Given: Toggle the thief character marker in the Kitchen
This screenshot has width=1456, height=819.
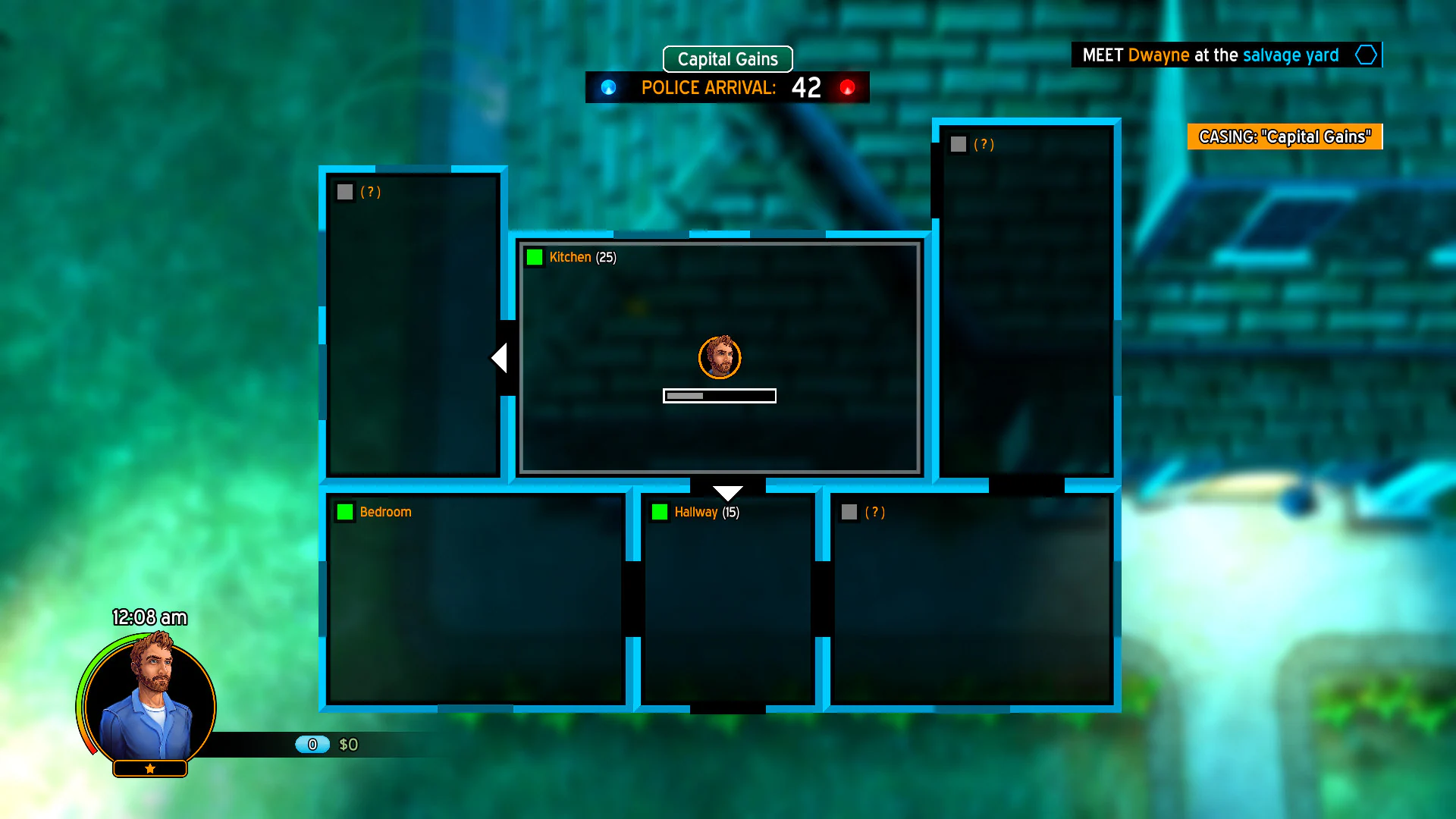Looking at the screenshot, I should [x=720, y=356].
